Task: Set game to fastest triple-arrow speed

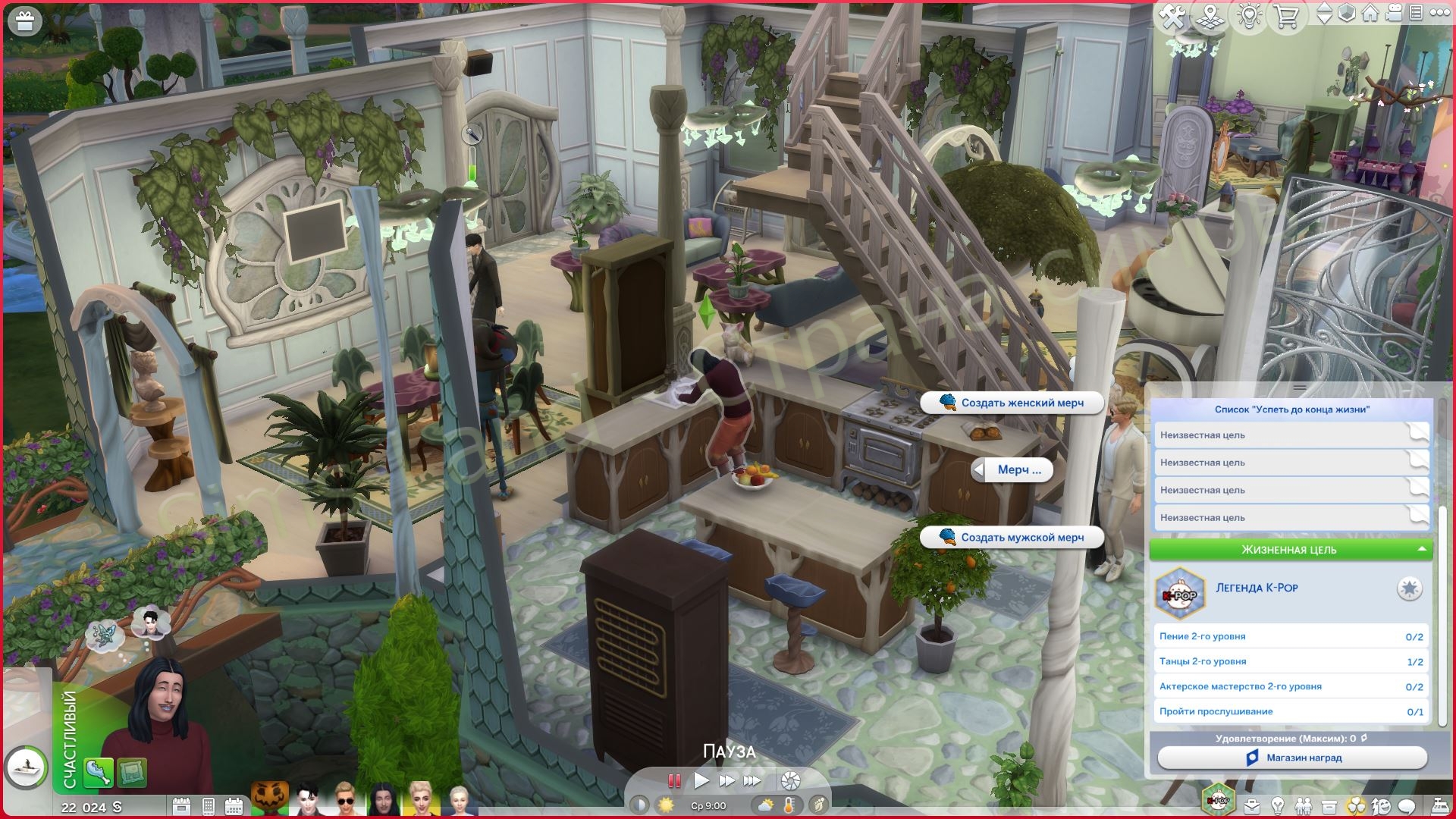Action: (752, 780)
